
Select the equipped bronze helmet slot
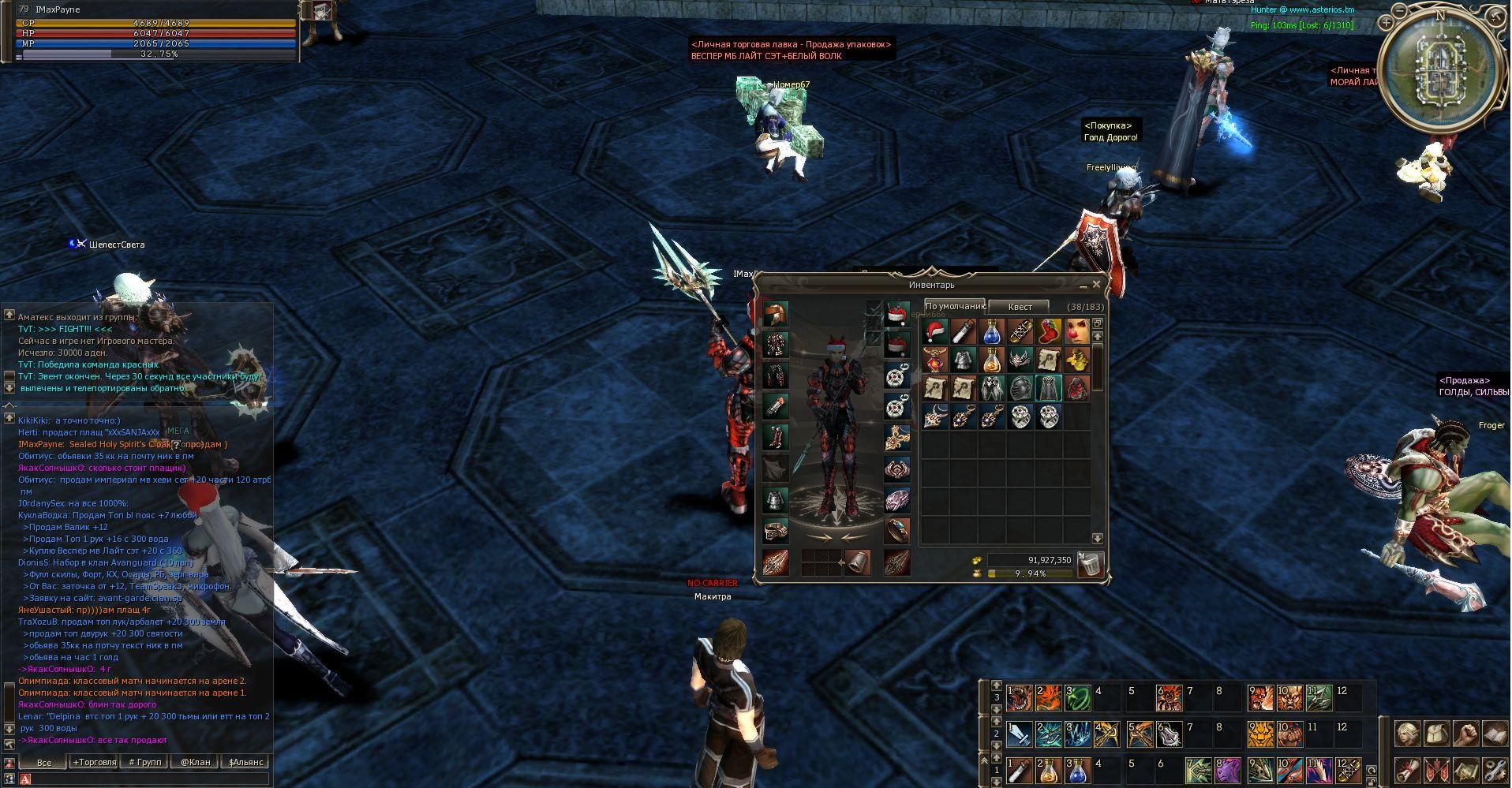pos(775,314)
